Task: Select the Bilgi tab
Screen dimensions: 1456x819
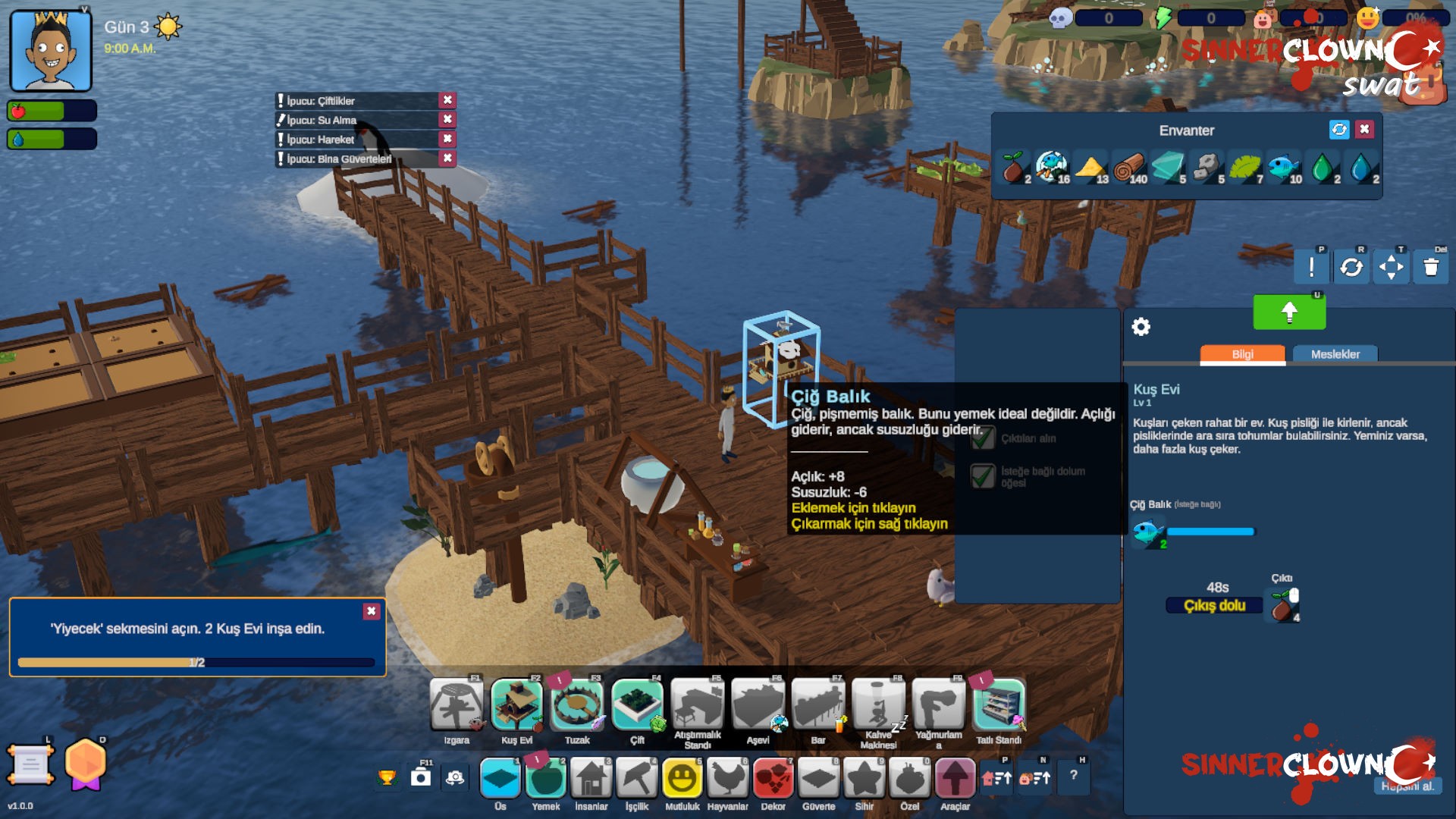Action: (1241, 354)
